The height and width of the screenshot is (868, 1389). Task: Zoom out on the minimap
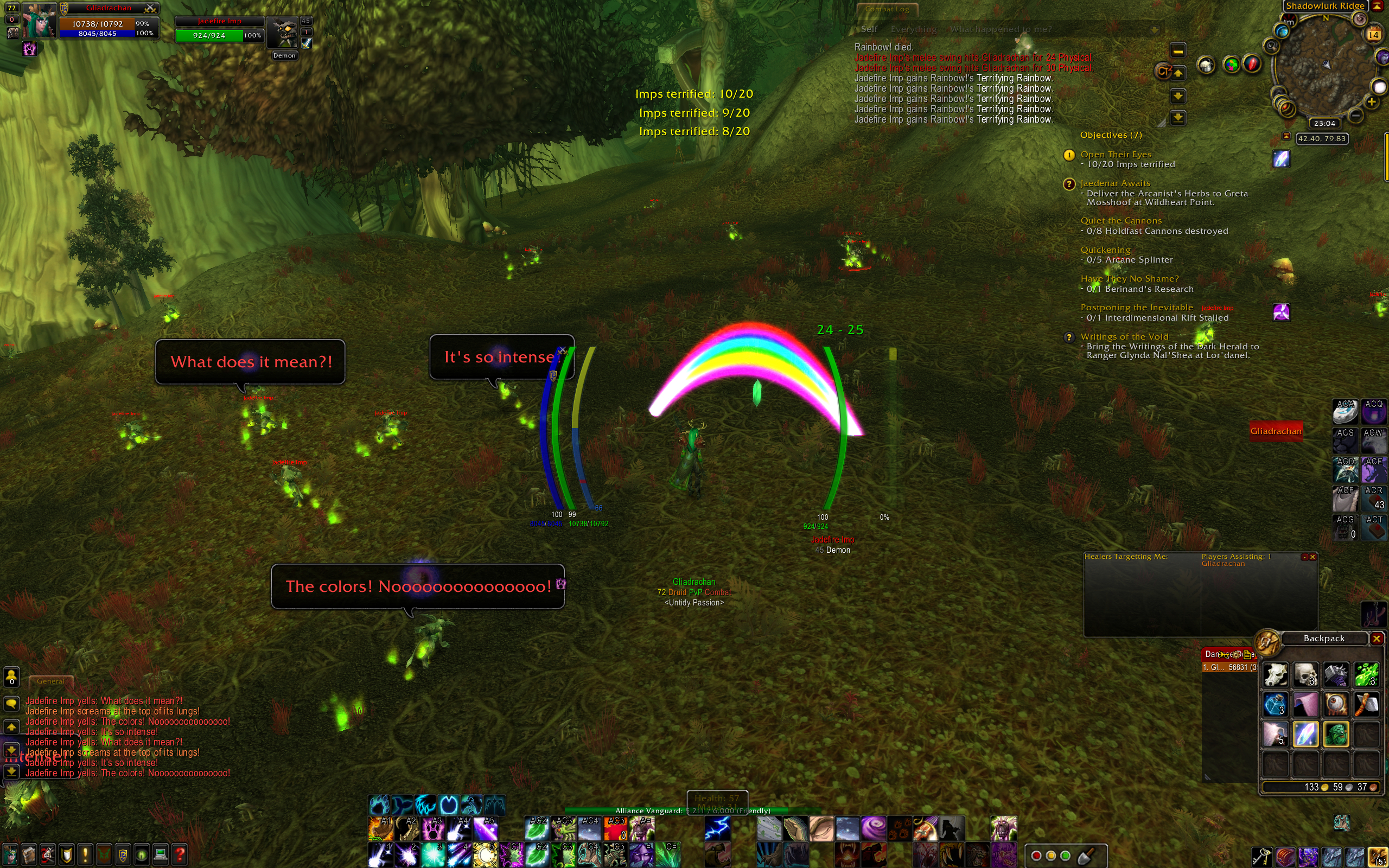pyautogui.click(x=1356, y=116)
